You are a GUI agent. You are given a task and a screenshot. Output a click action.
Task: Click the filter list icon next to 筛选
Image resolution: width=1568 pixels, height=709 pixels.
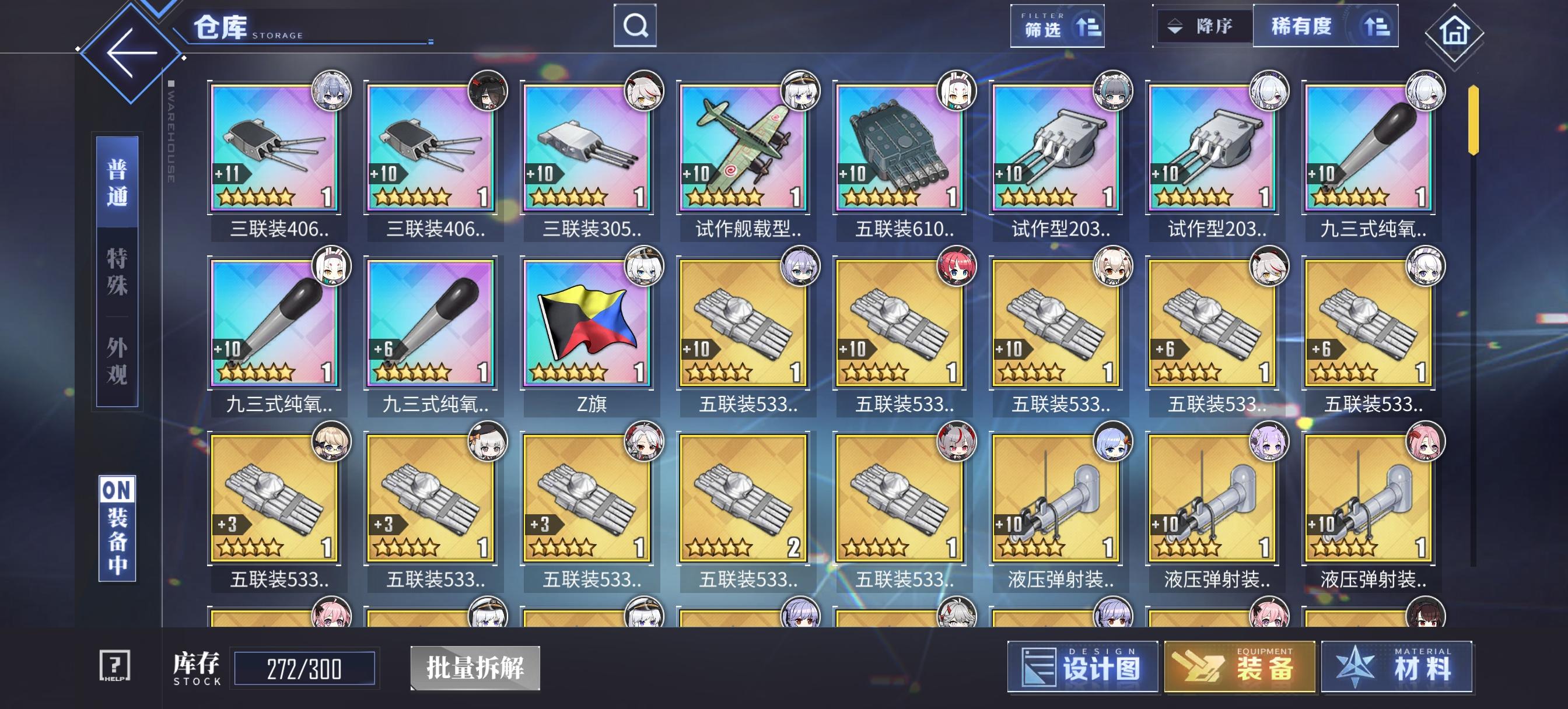1087,27
